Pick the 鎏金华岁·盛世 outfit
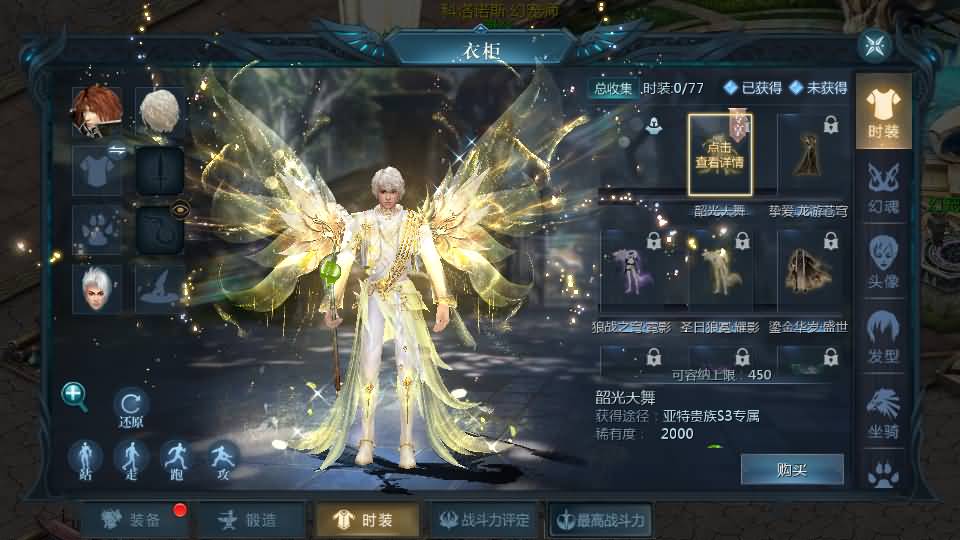960x540 pixels. click(x=807, y=268)
